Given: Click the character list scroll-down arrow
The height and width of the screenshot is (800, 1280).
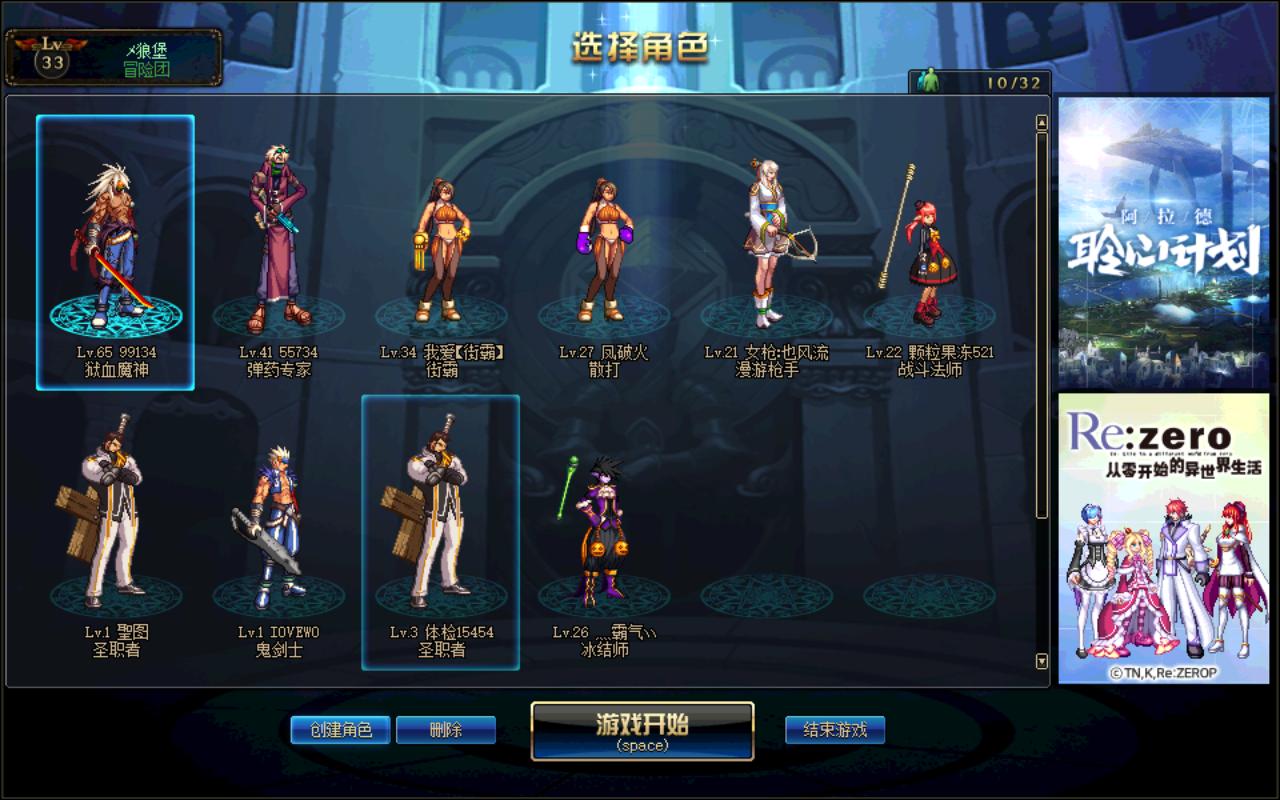Looking at the screenshot, I should (1041, 661).
